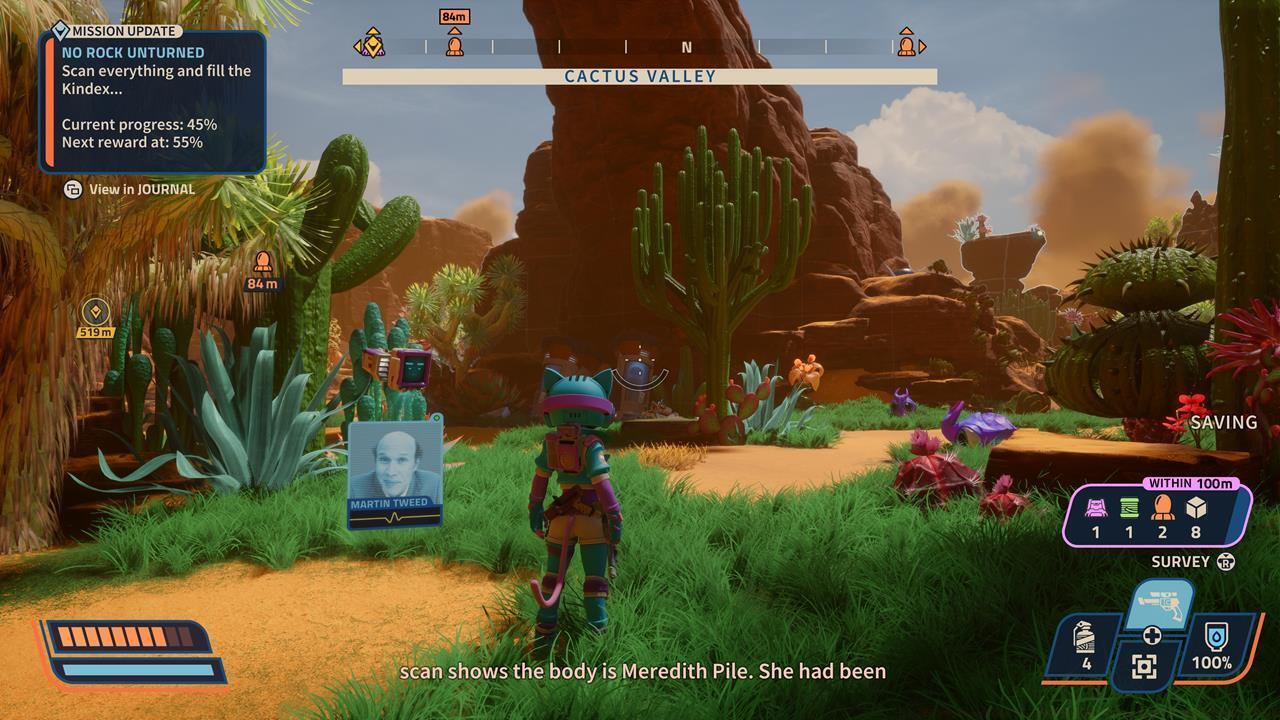
Task: Select the photo capture frame icon in the gear wheel
Action: tap(1143, 663)
